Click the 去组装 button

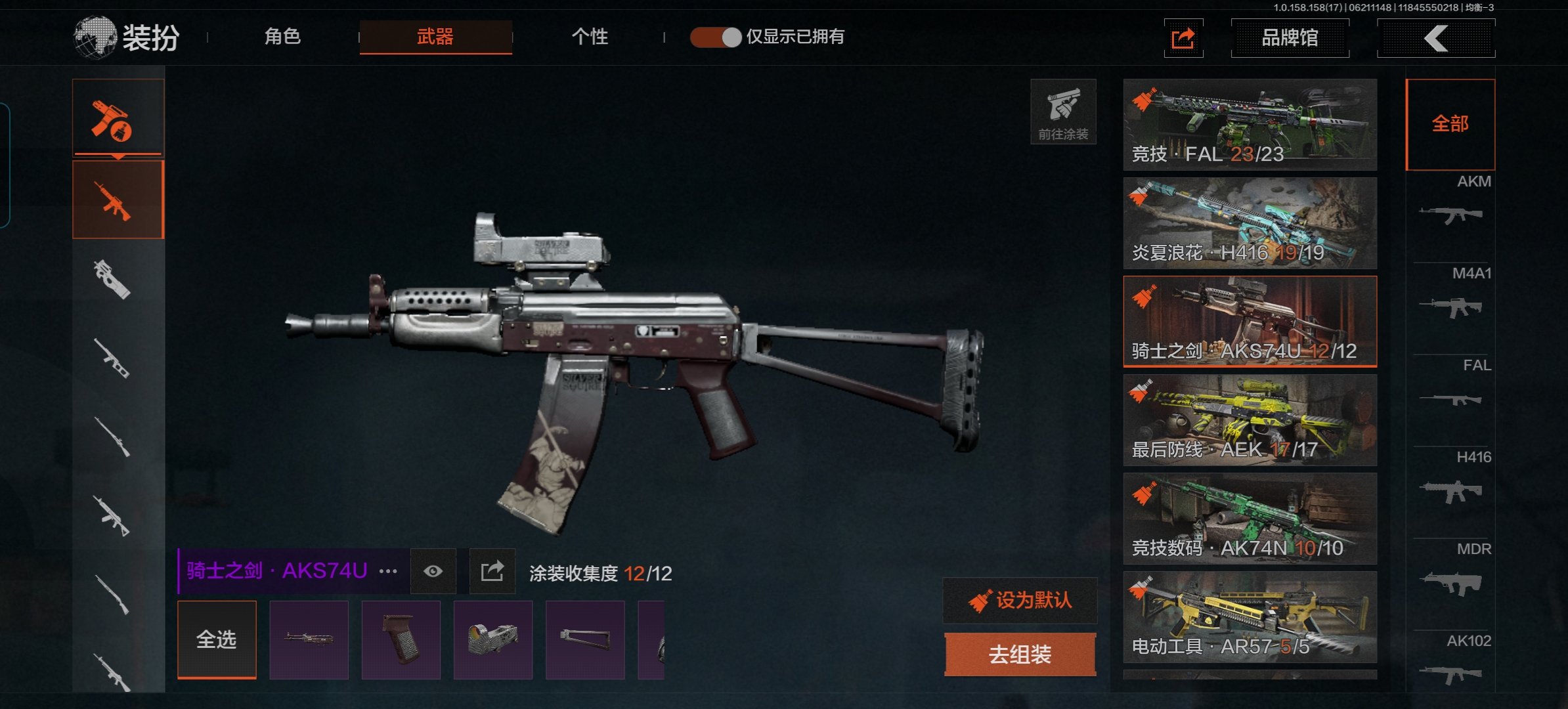click(1020, 655)
